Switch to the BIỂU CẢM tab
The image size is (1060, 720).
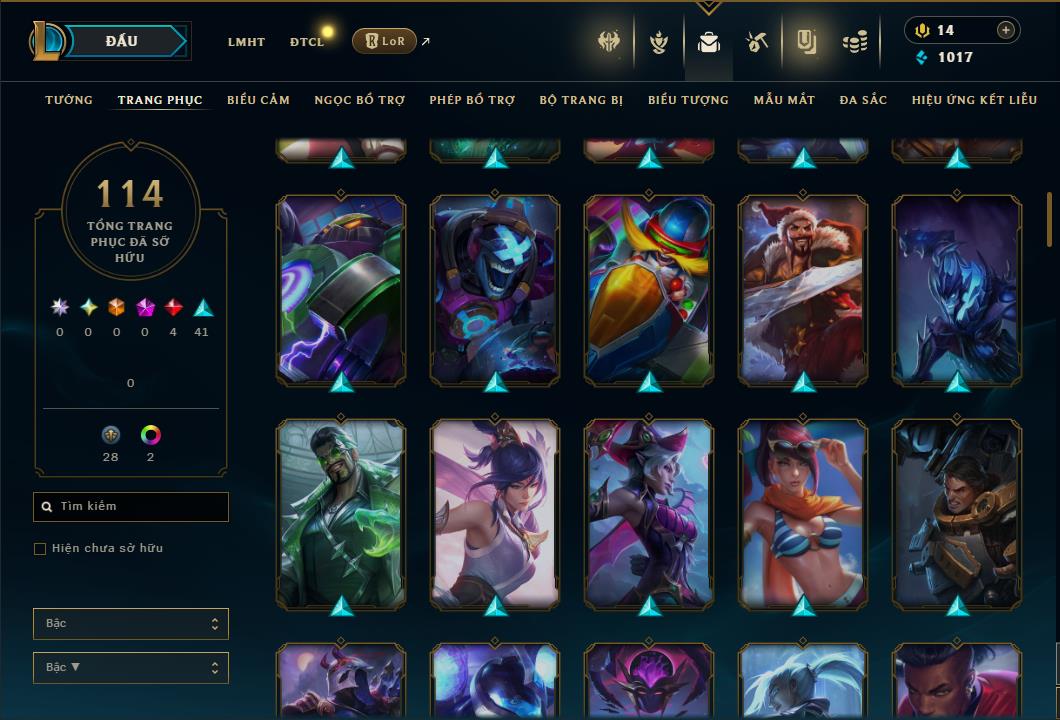(258, 100)
